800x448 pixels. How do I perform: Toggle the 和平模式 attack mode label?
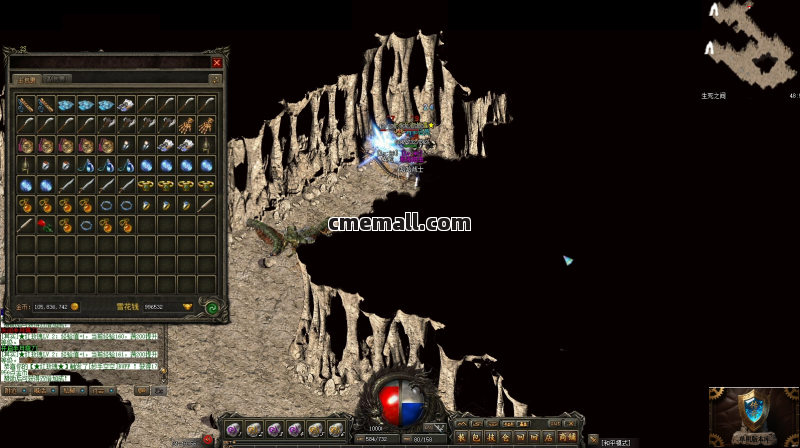click(616, 442)
